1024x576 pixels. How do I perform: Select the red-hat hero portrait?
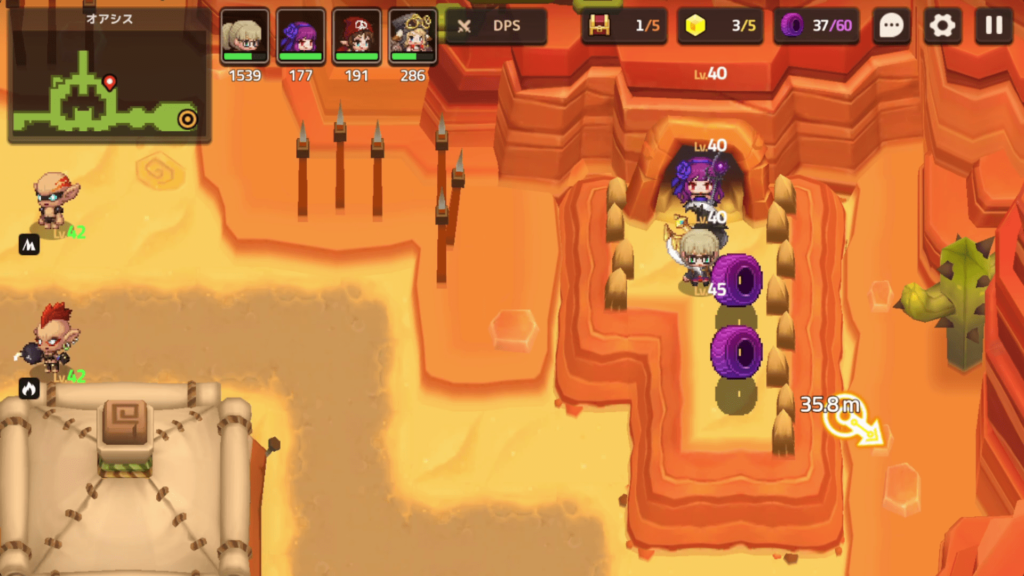coord(357,36)
